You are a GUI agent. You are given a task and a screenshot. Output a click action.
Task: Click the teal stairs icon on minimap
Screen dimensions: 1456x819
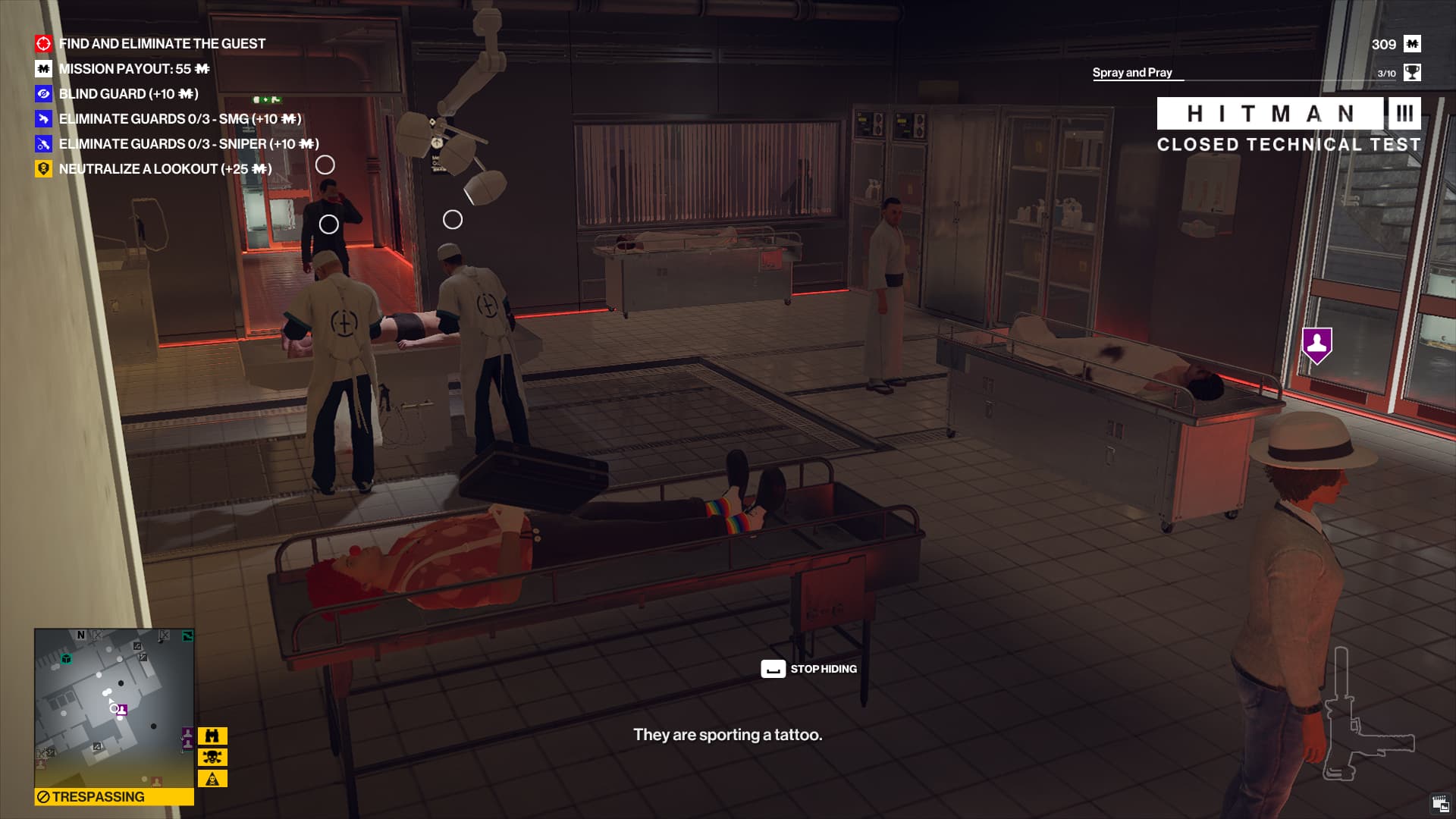click(187, 636)
